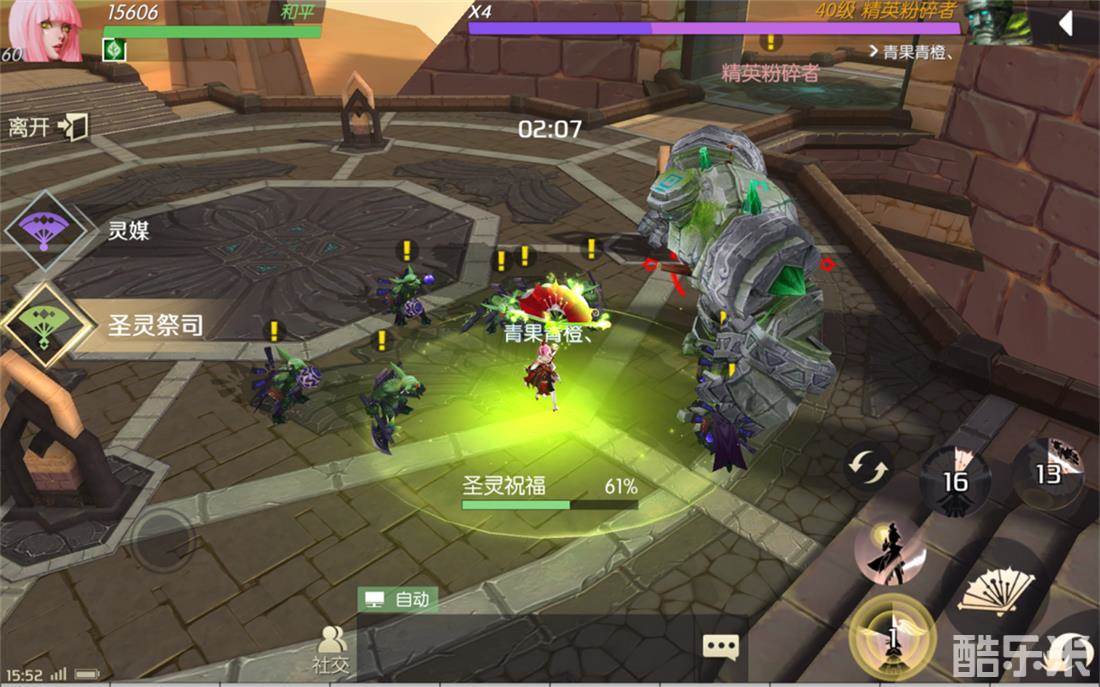This screenshot has height=687, width=1100.
Task: Click the green leaf buff icon
Action: [113, 49]
